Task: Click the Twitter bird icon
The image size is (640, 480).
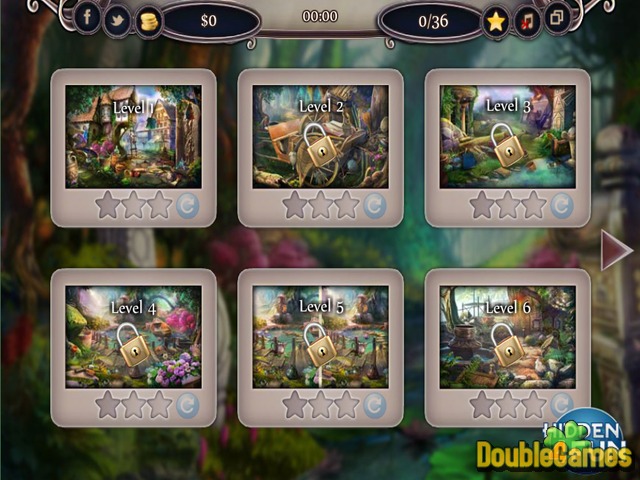Action: (117, 18)
